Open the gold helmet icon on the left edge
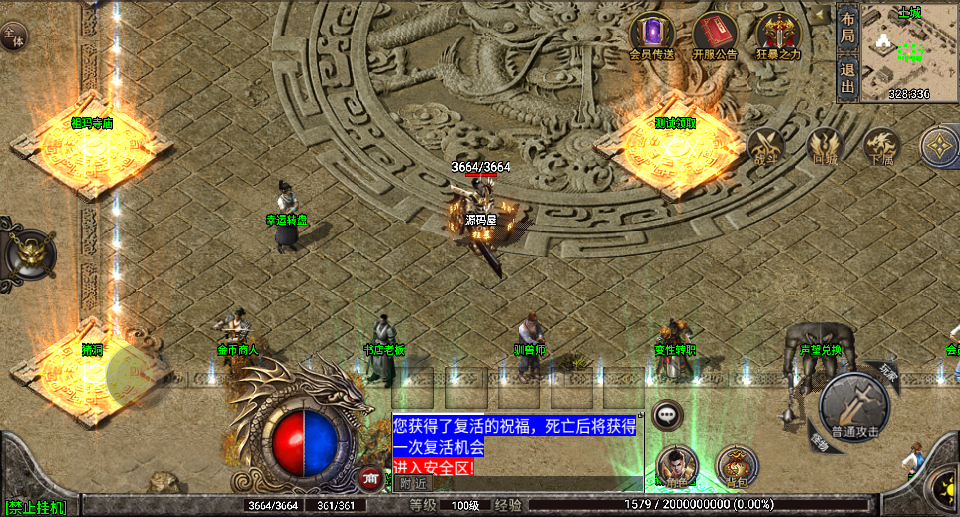This screenshot has height=517, width=960. coord(30,250)
